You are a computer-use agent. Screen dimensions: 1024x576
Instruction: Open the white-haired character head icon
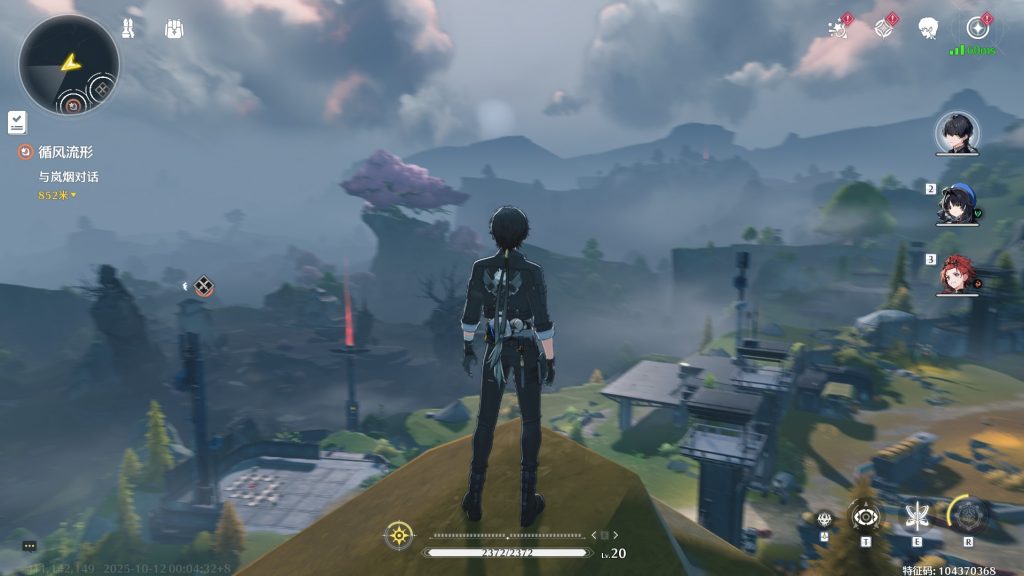tap(928, 28)
